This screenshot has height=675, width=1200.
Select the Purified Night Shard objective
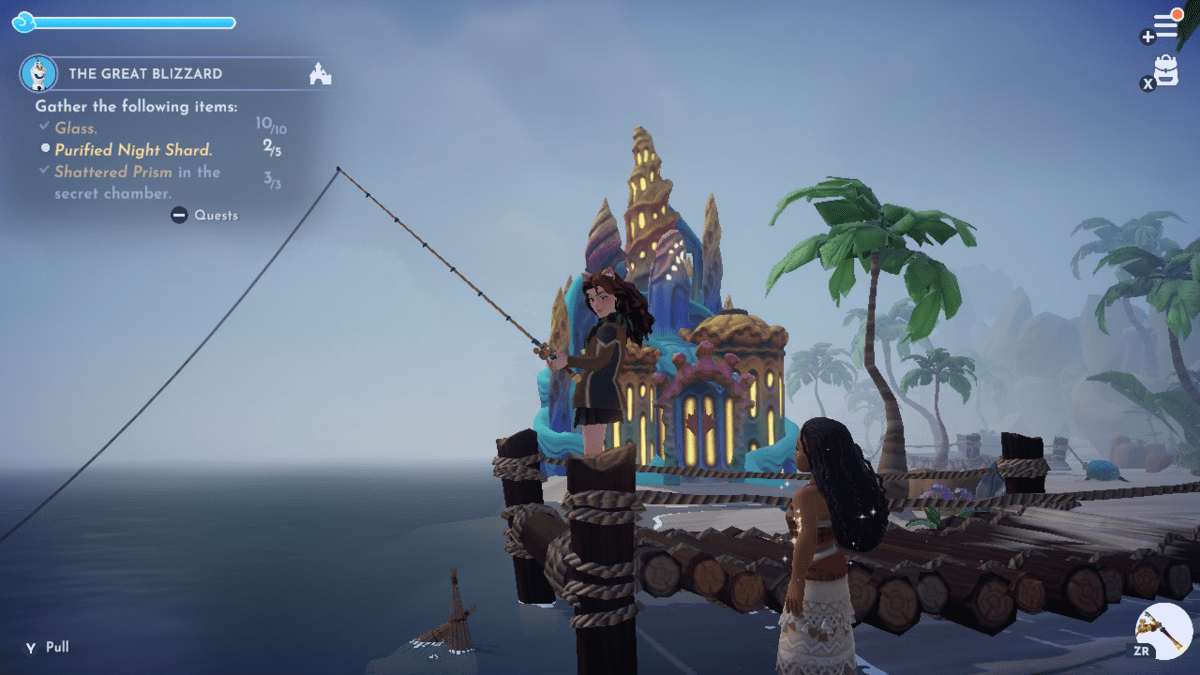click(133, 150)
